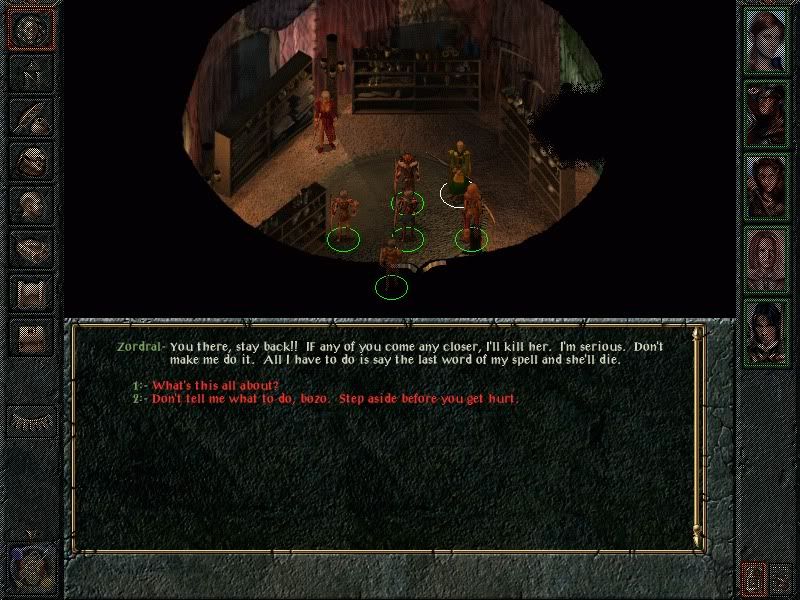800x600 pixels.
Task: Open the party inventory screen
Action: 31,161
